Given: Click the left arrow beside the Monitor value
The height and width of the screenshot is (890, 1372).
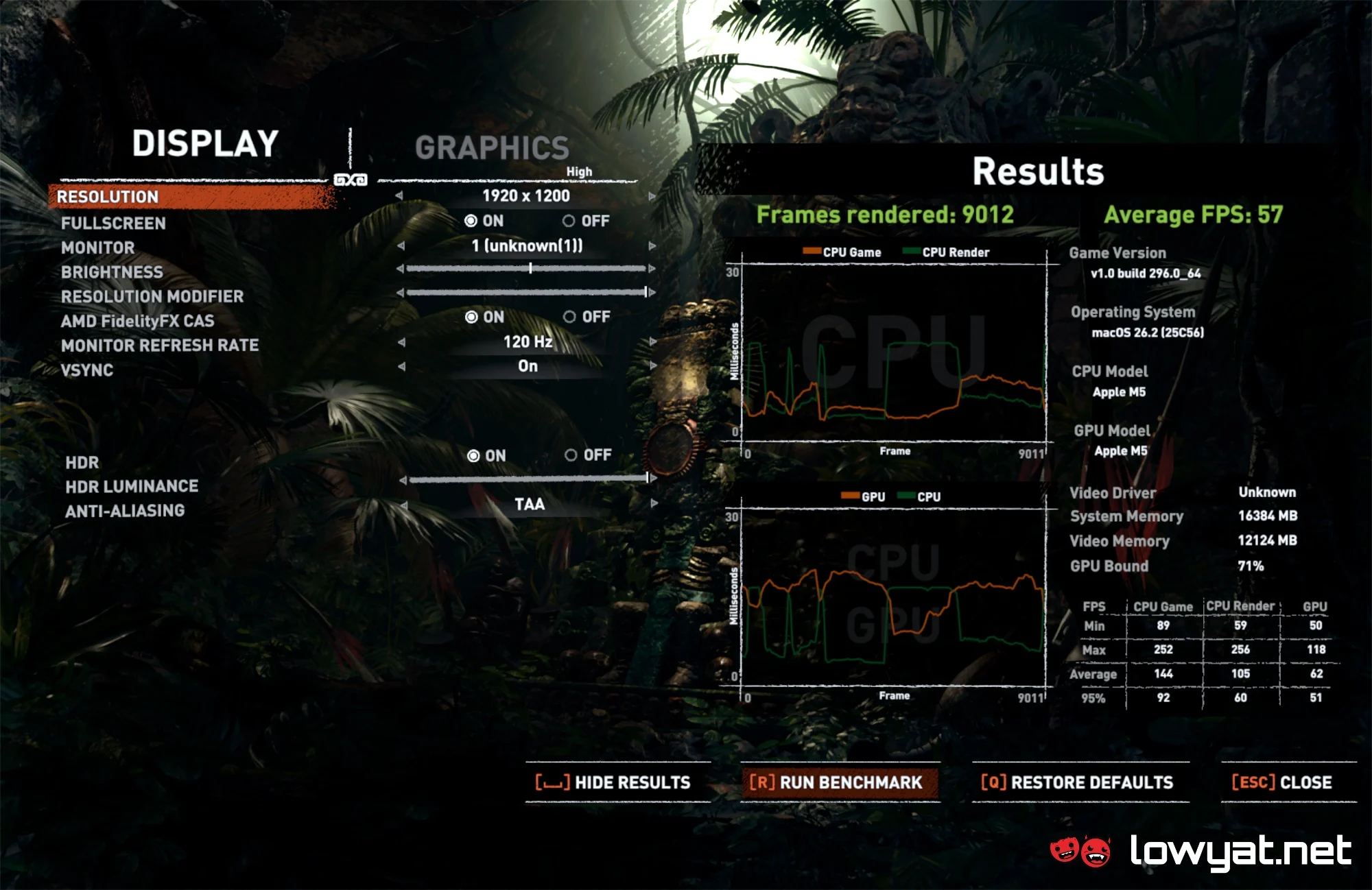Looking at the screenshot, I should point(401,245).
